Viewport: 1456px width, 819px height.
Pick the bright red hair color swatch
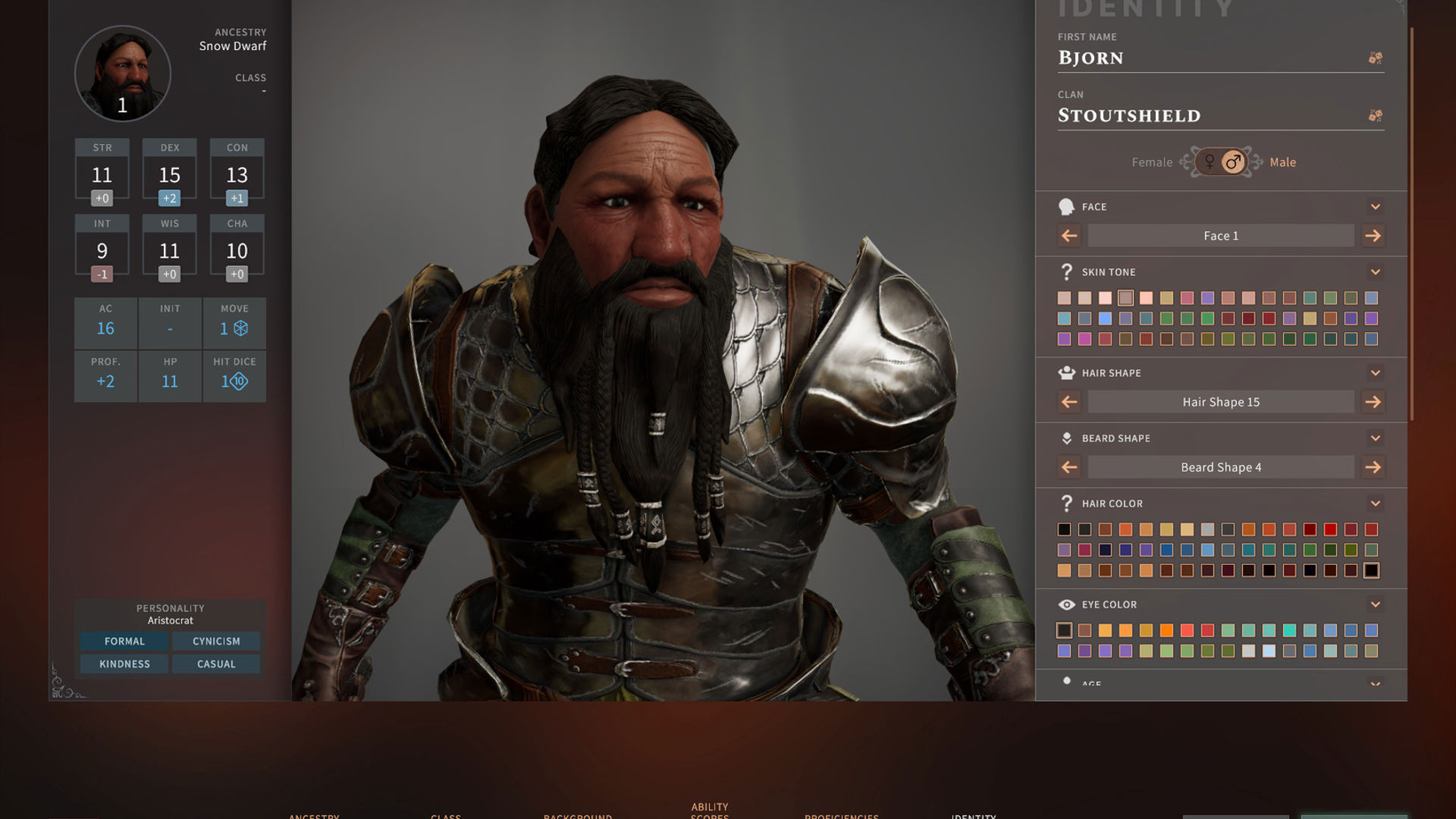[1330, 529]
